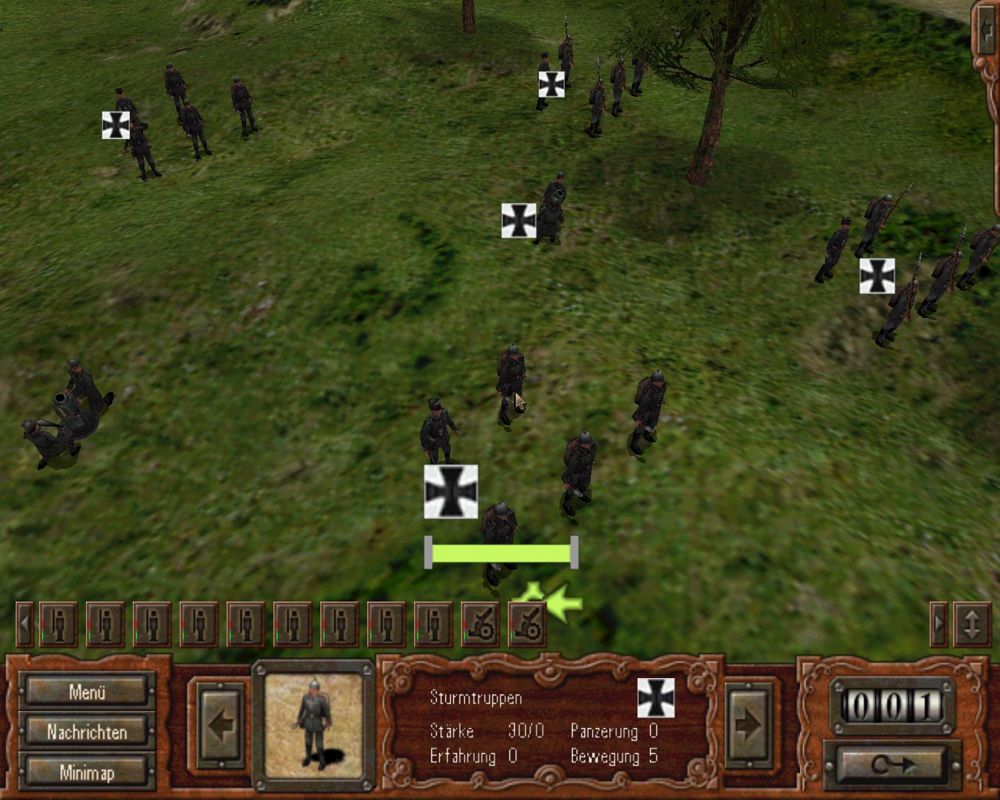Select next unit with right arrow button

pyautogui.click(x=748, y=725)
